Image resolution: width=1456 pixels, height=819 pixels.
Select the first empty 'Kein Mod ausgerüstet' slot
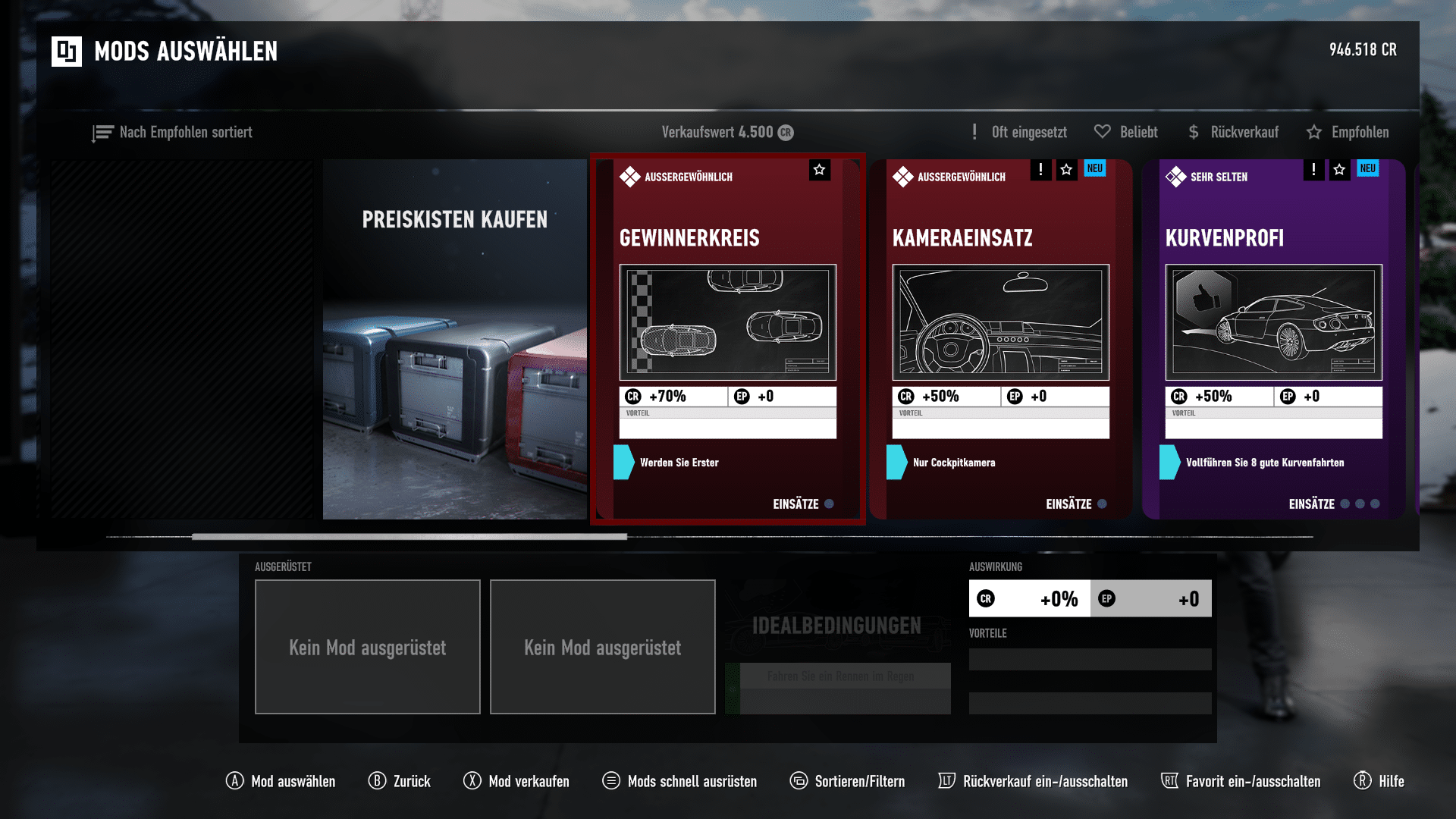(368, 647)
